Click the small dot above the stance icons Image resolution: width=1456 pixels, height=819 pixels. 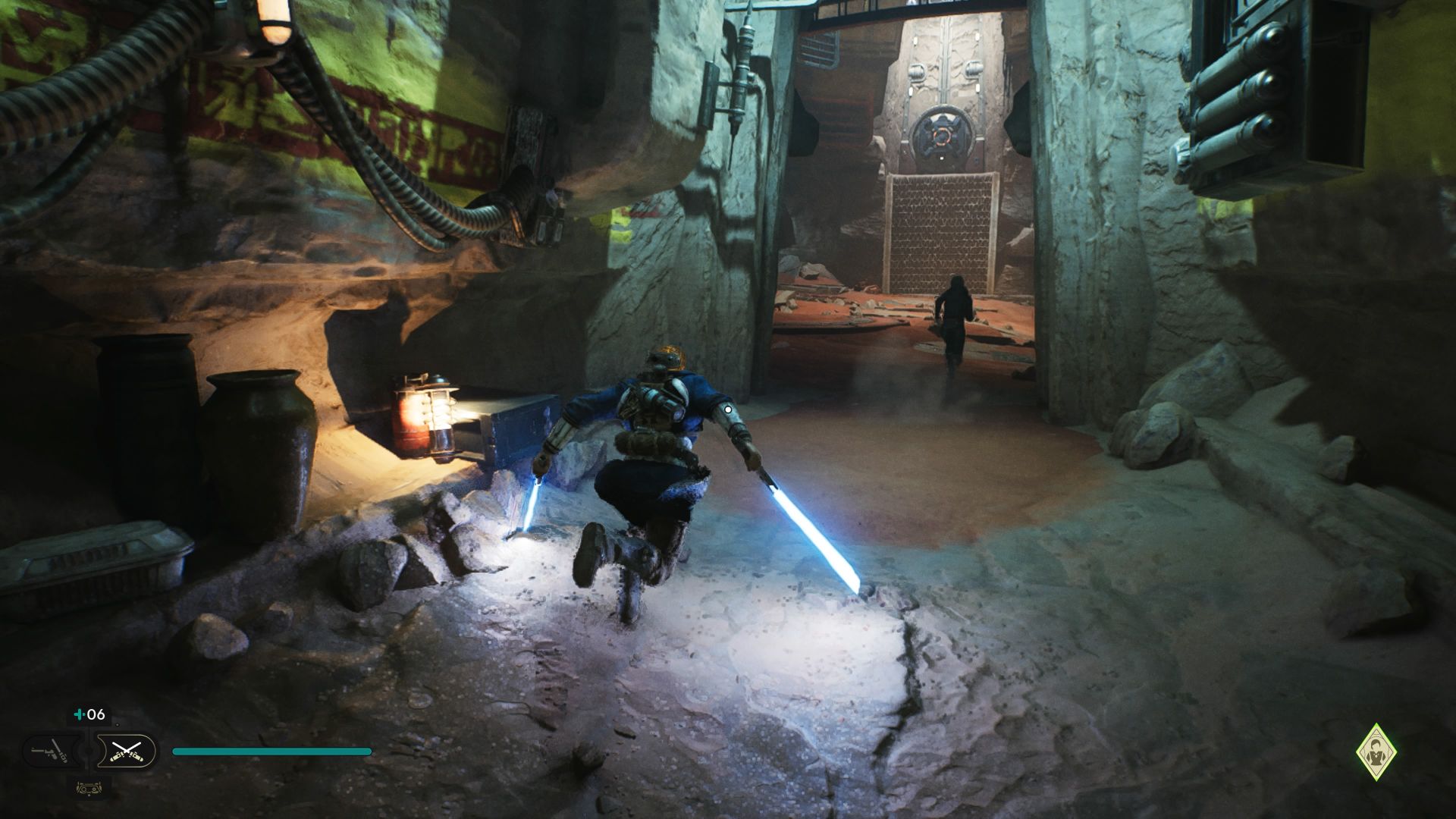[x=118, y=724]
